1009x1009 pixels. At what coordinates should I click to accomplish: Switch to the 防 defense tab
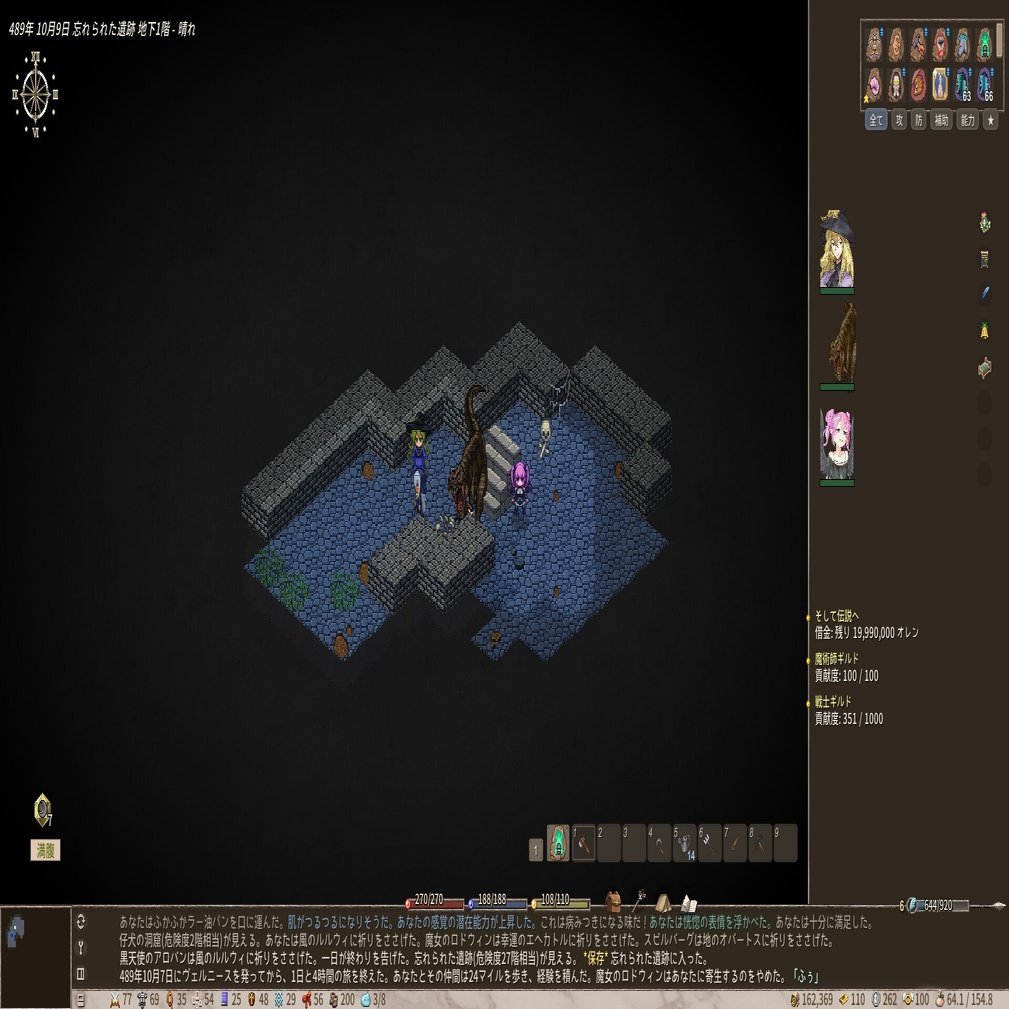click(919, 120)
